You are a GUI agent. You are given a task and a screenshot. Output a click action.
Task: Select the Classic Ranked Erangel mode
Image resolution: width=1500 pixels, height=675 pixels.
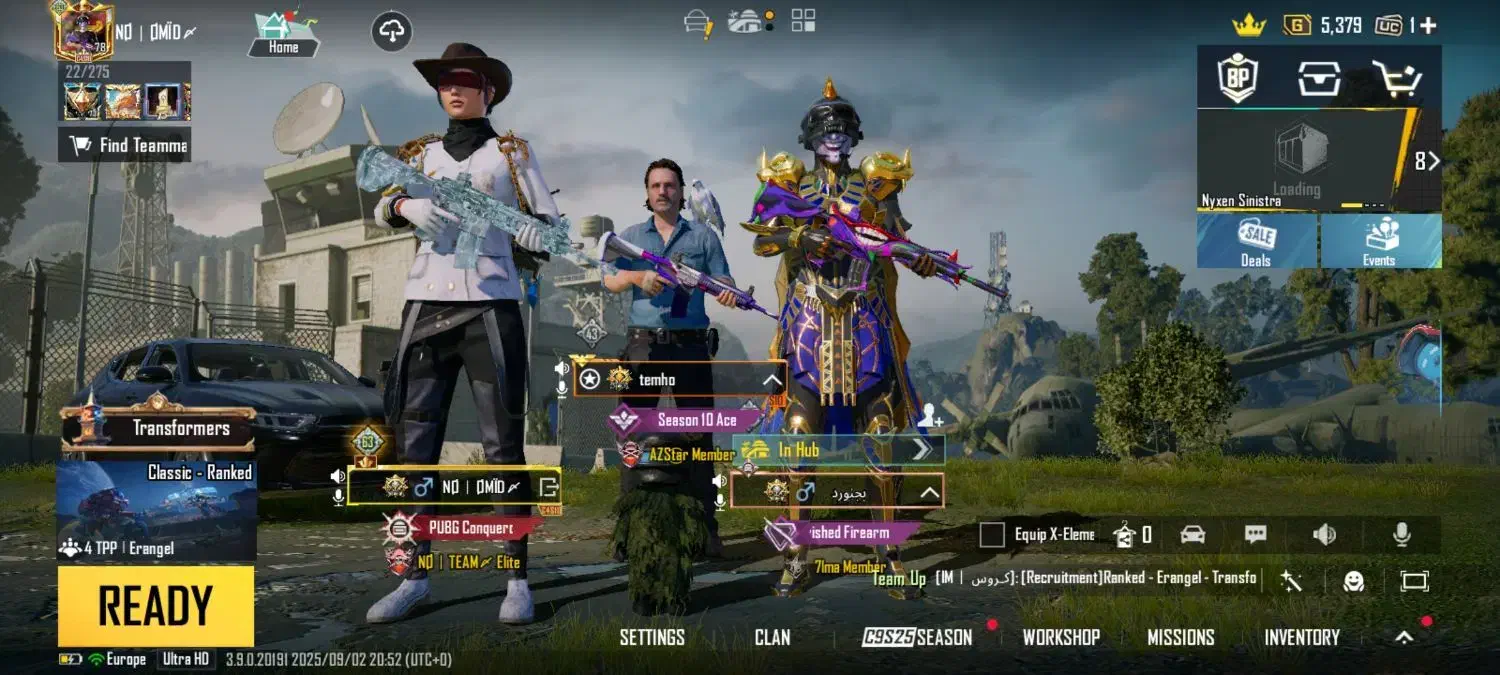coord(157,510)
